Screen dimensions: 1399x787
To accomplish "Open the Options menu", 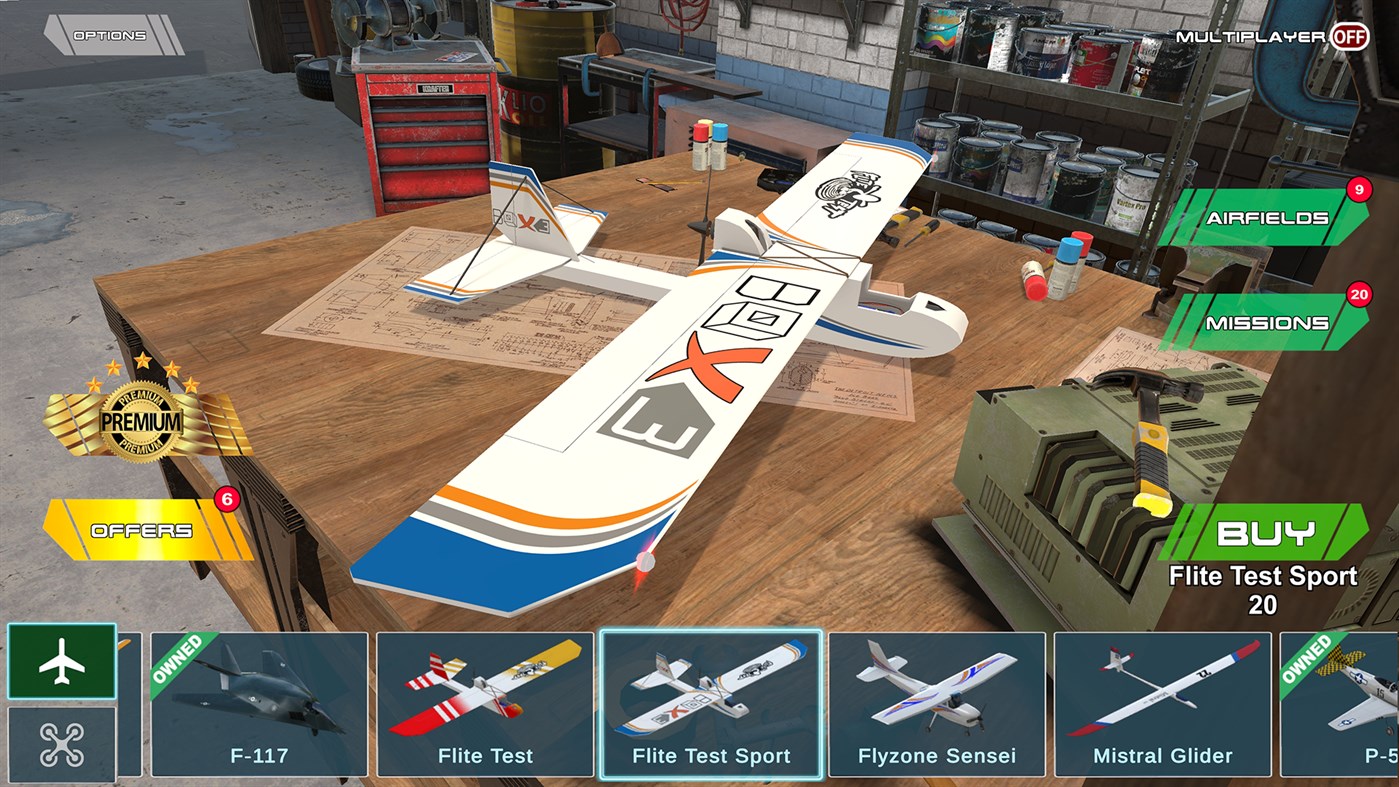I will (x=110, y=33).
